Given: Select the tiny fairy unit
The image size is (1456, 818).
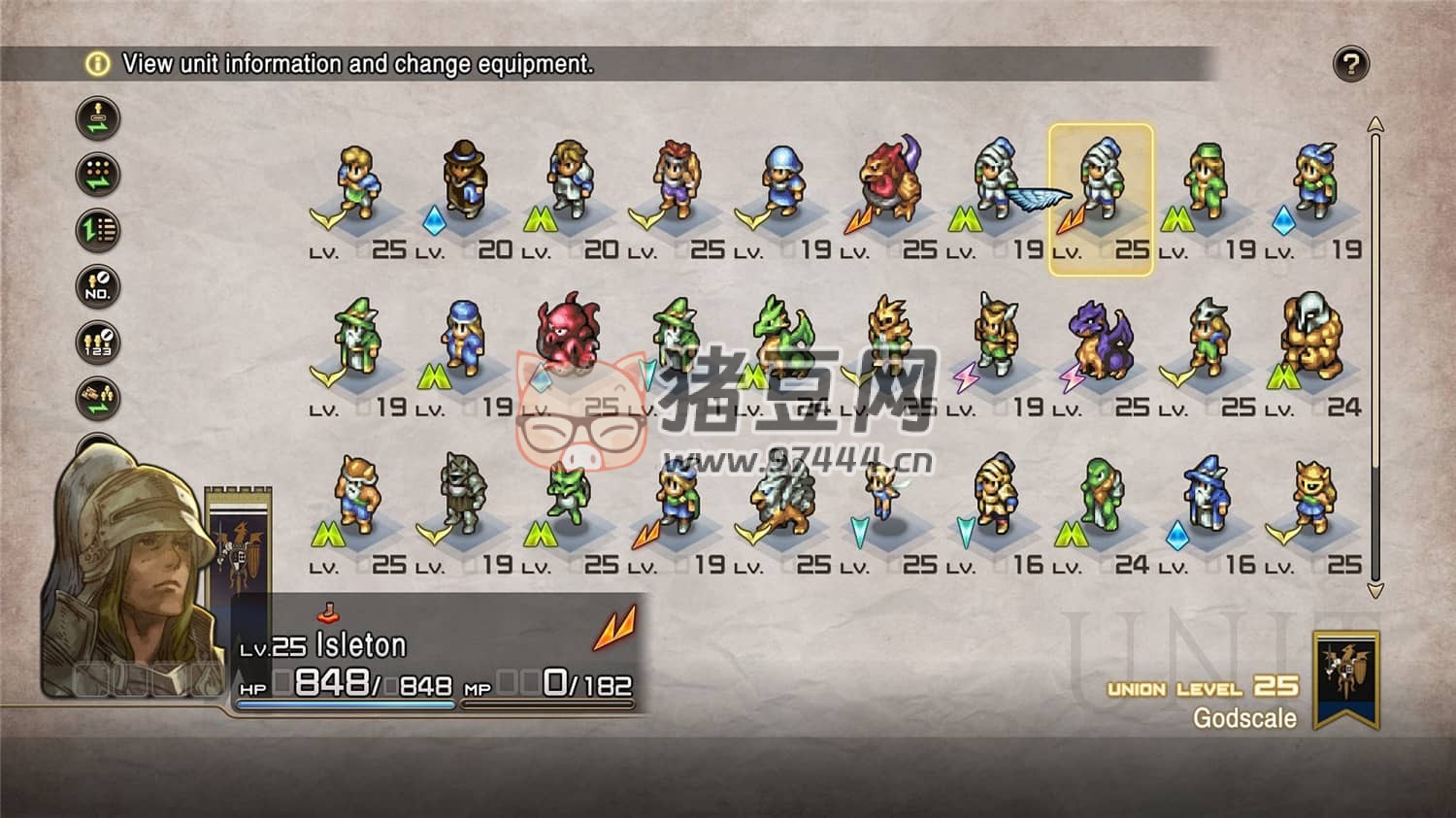Looking at the screenshot, I should click(885, 491).
